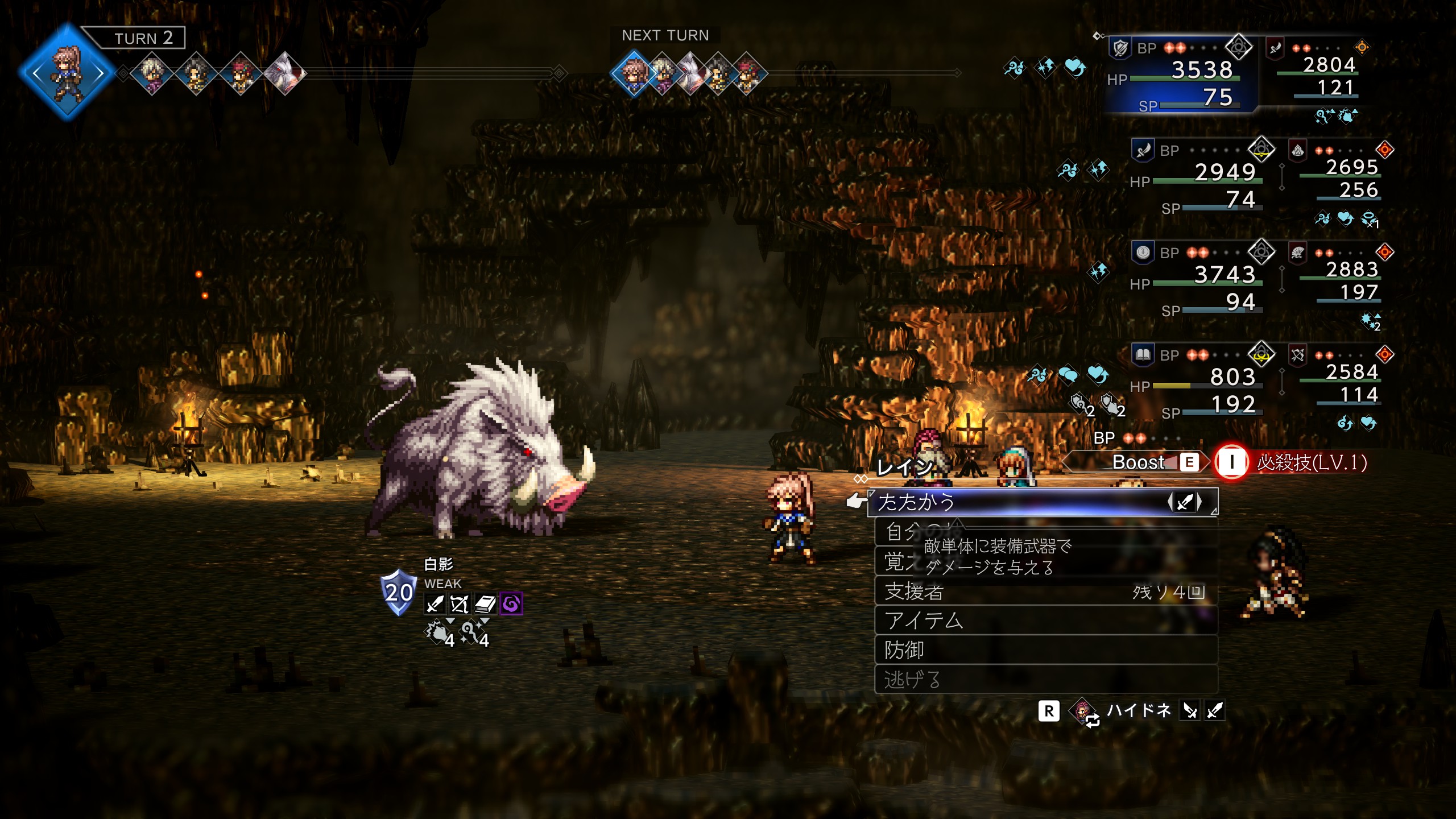Image resolution: width=1456 pixels, height=819 pixels.
Task: Select the purple dark weakness icon
Action: [x=511, y=604]
